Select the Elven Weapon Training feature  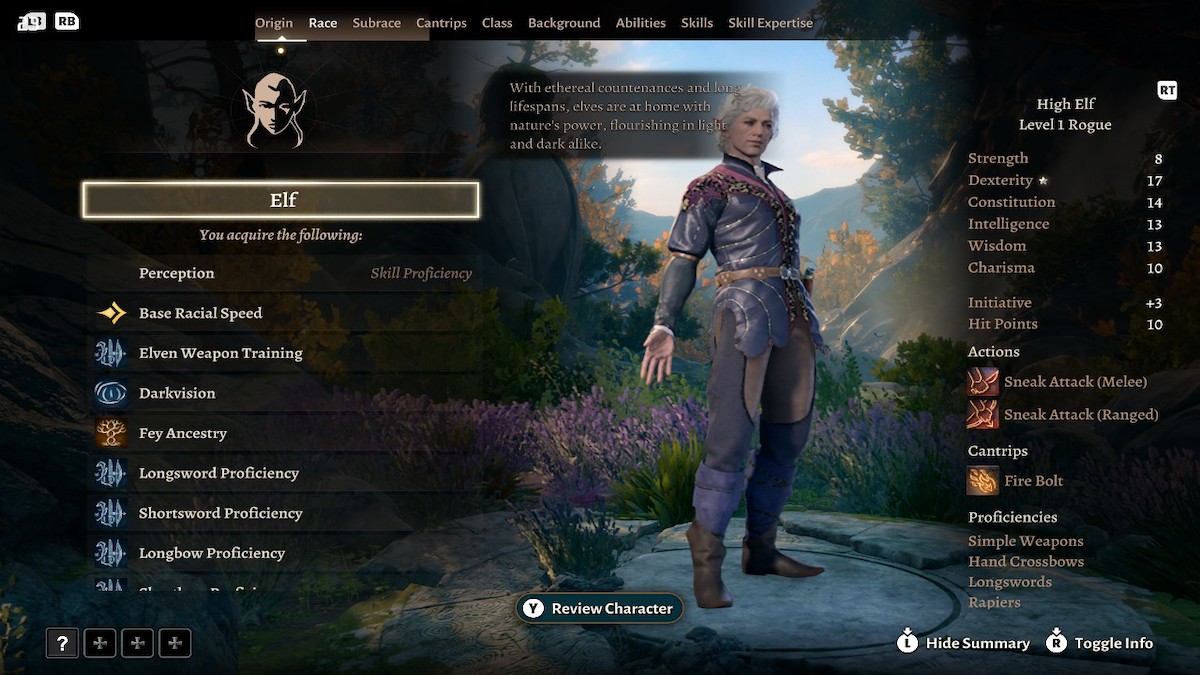(x=220, y=353)
